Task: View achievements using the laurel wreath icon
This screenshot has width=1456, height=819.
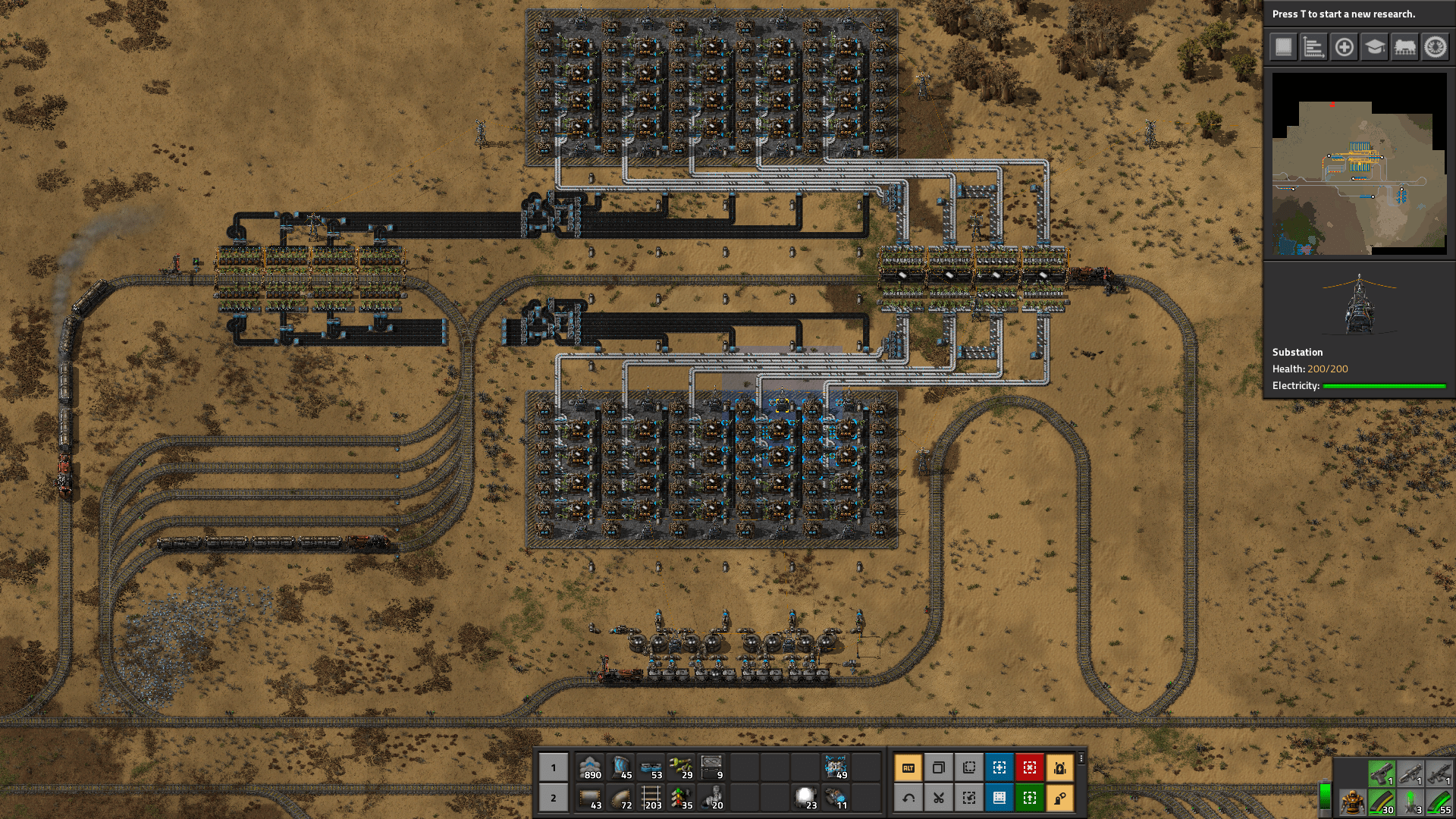Action: (1435, 48)
